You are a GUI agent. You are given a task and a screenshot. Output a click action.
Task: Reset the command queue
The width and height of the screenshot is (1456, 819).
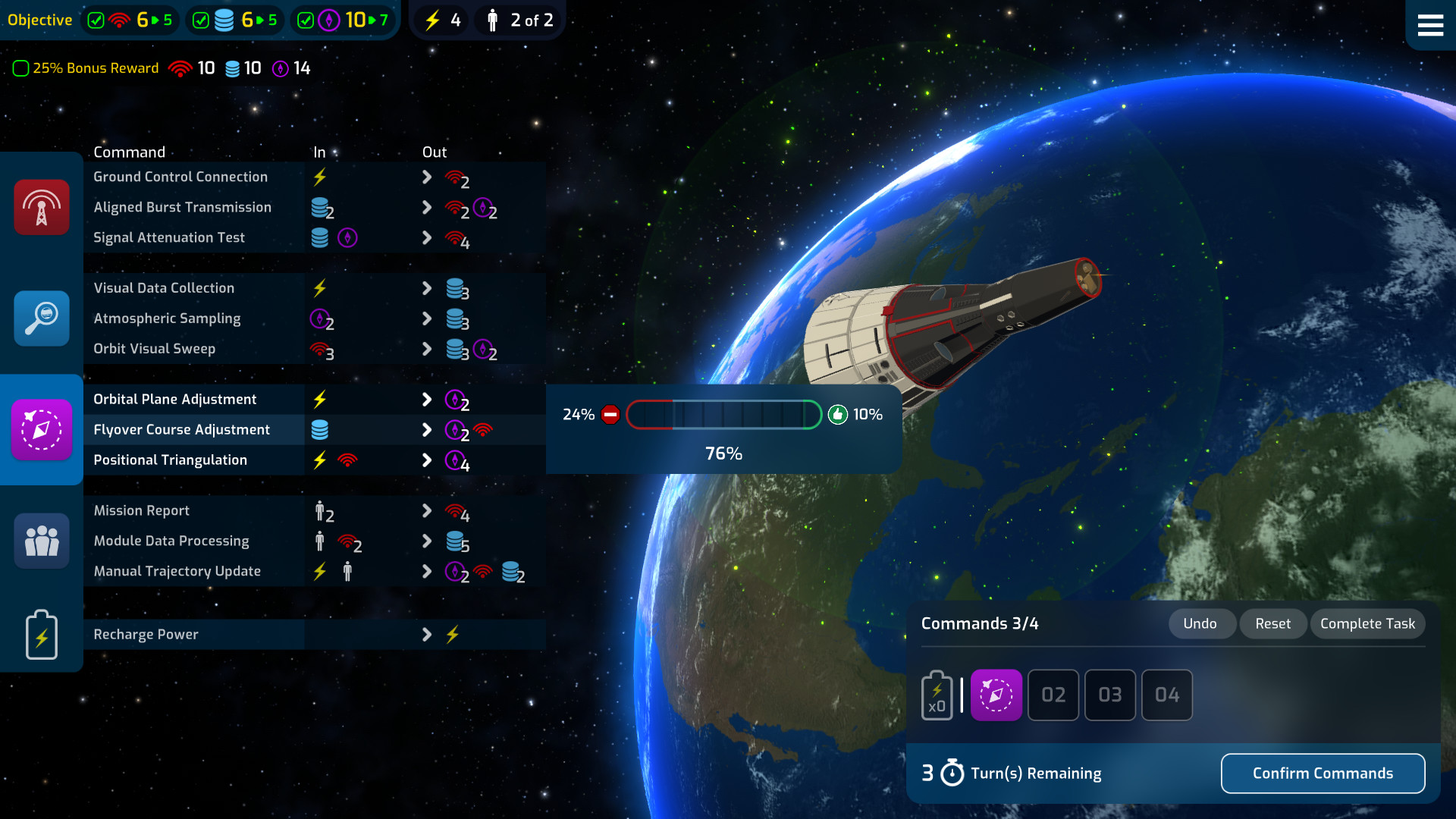1272,623
